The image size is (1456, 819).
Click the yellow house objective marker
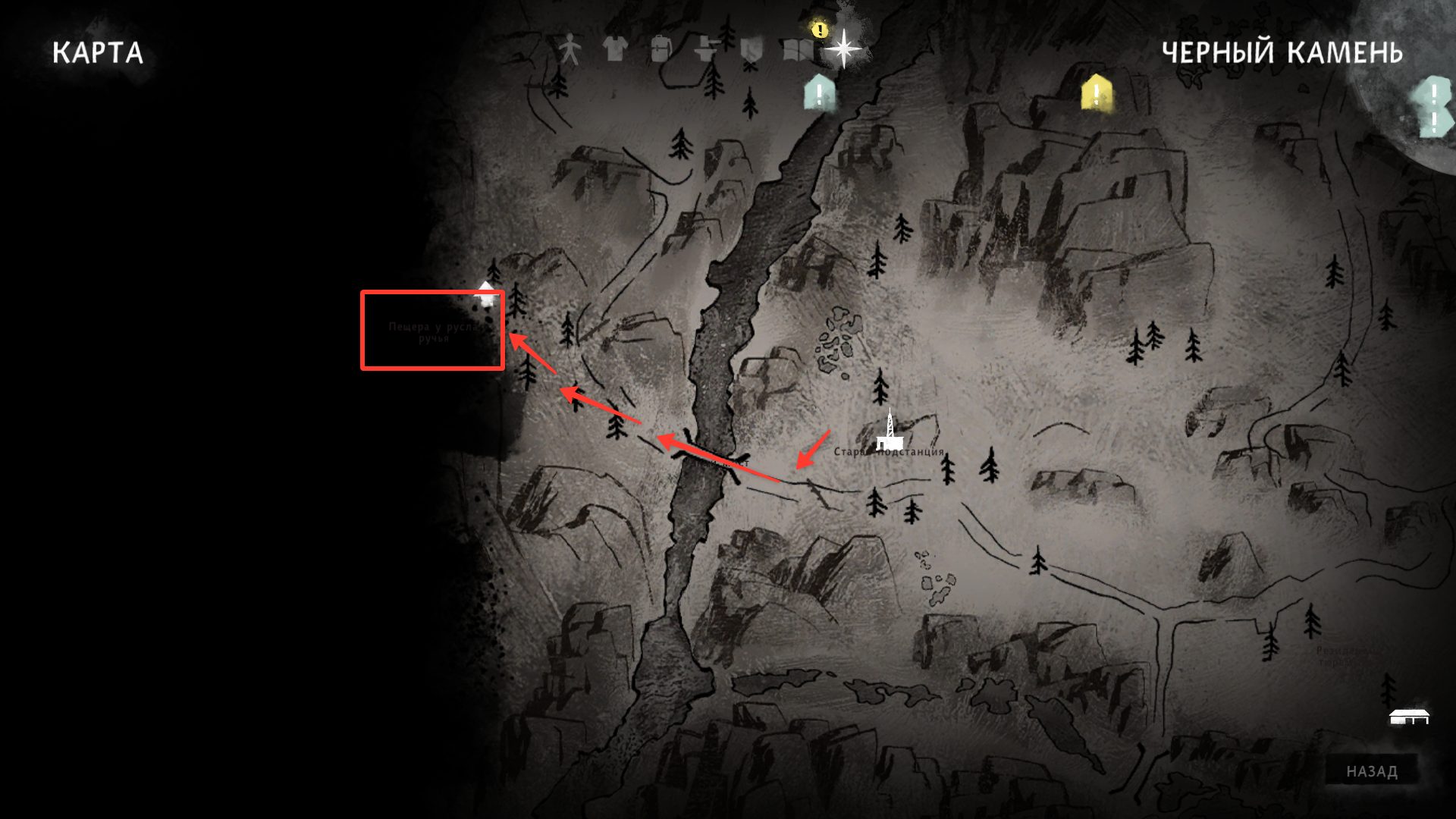(1096, 94)
